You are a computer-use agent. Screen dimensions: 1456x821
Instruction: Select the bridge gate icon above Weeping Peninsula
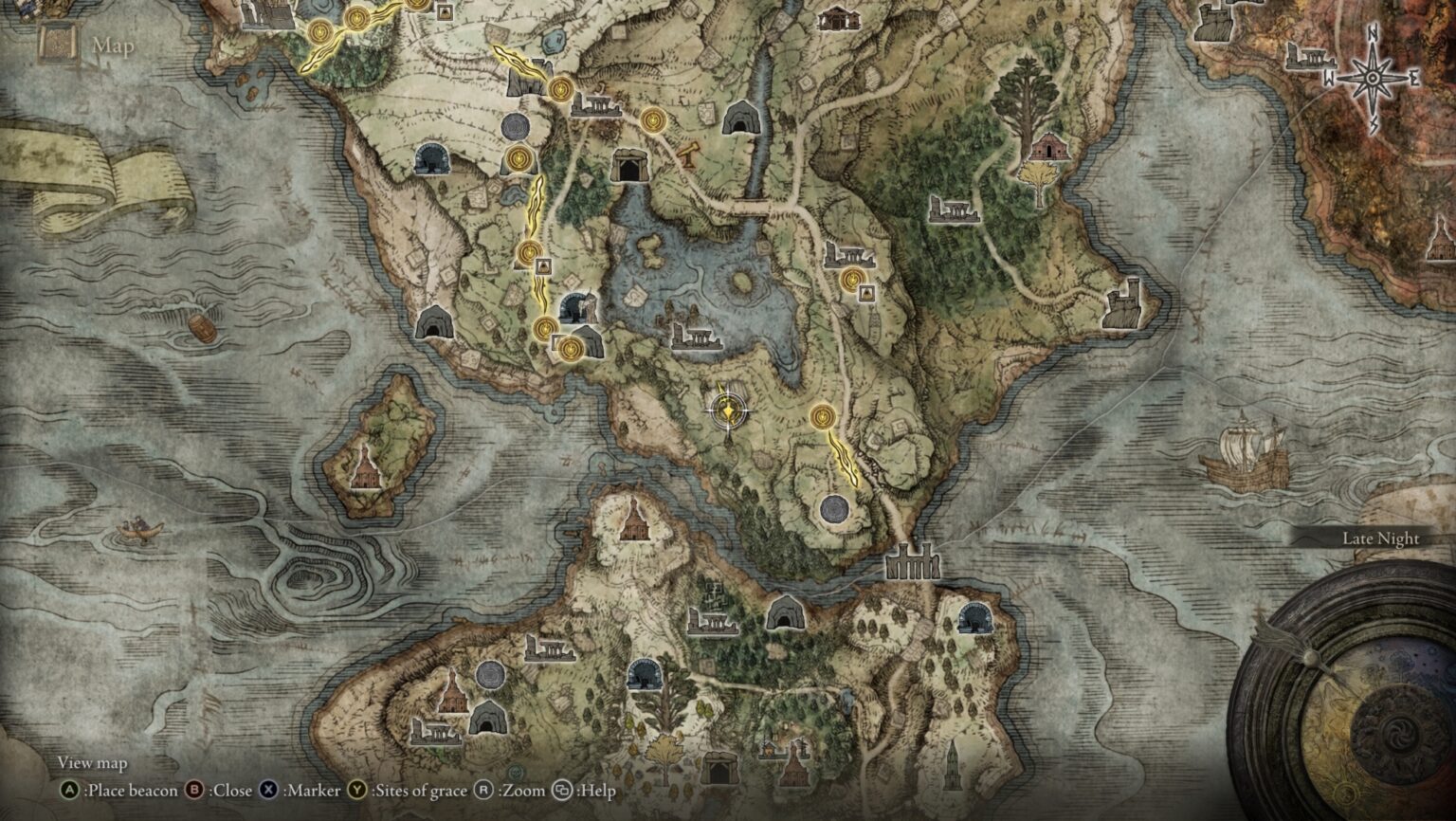click(x=915, y=559)
